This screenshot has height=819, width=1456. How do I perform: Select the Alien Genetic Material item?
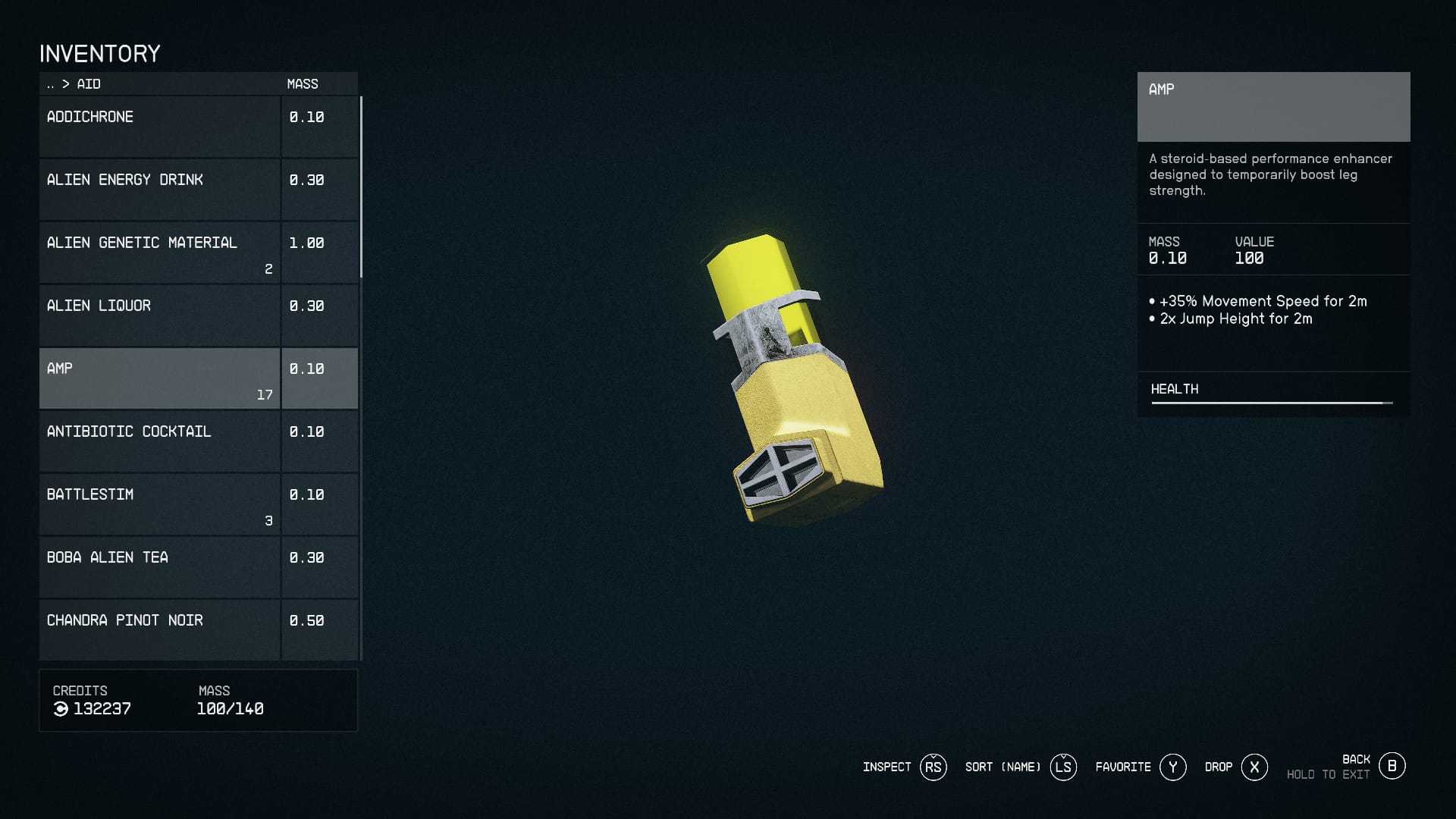(x=159, y=253)
